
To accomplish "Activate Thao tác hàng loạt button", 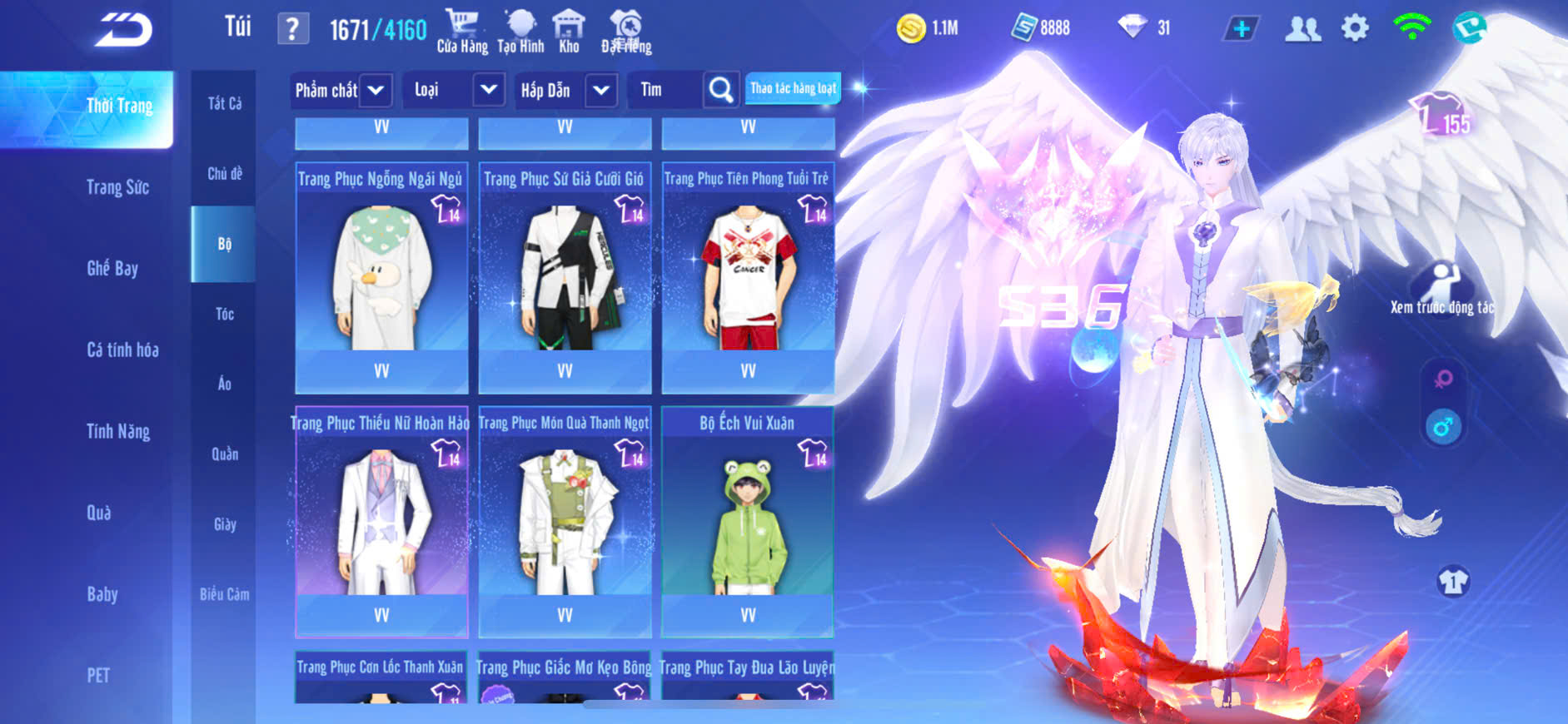I will [x=793, y=88].
